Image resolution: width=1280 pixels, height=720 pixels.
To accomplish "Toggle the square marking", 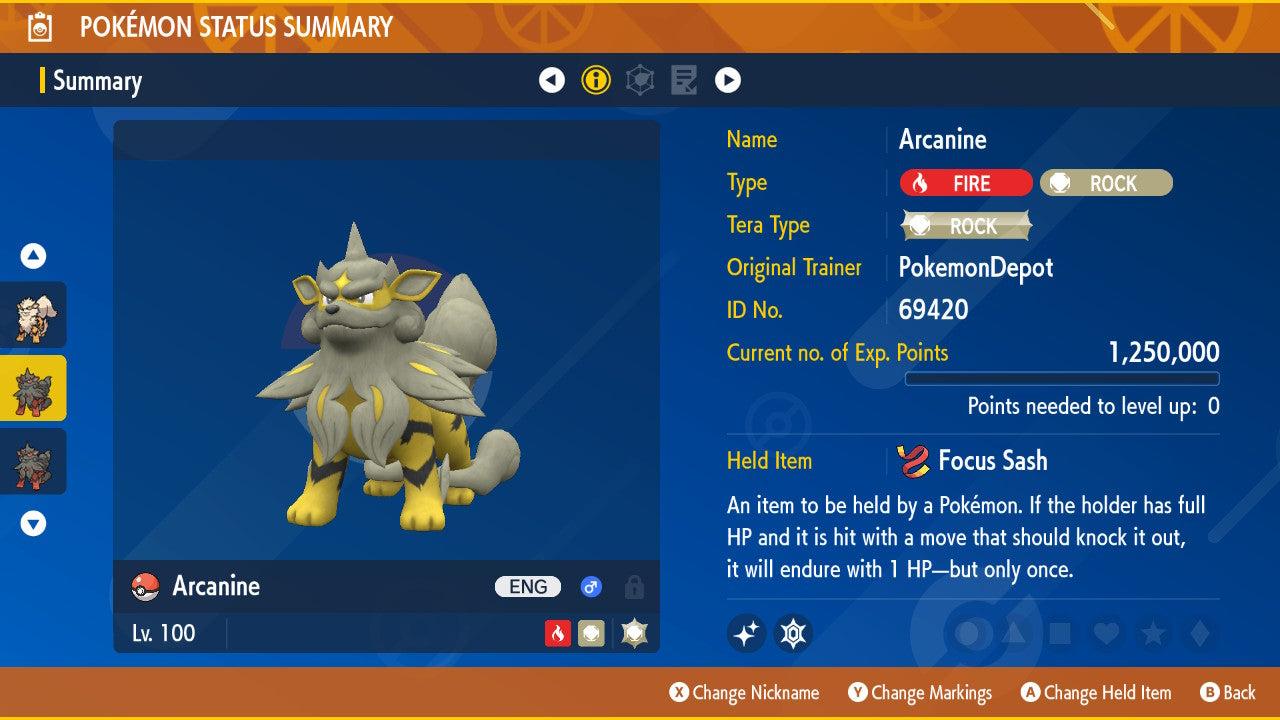I will pyautogui.click(x=1060, y=633).
